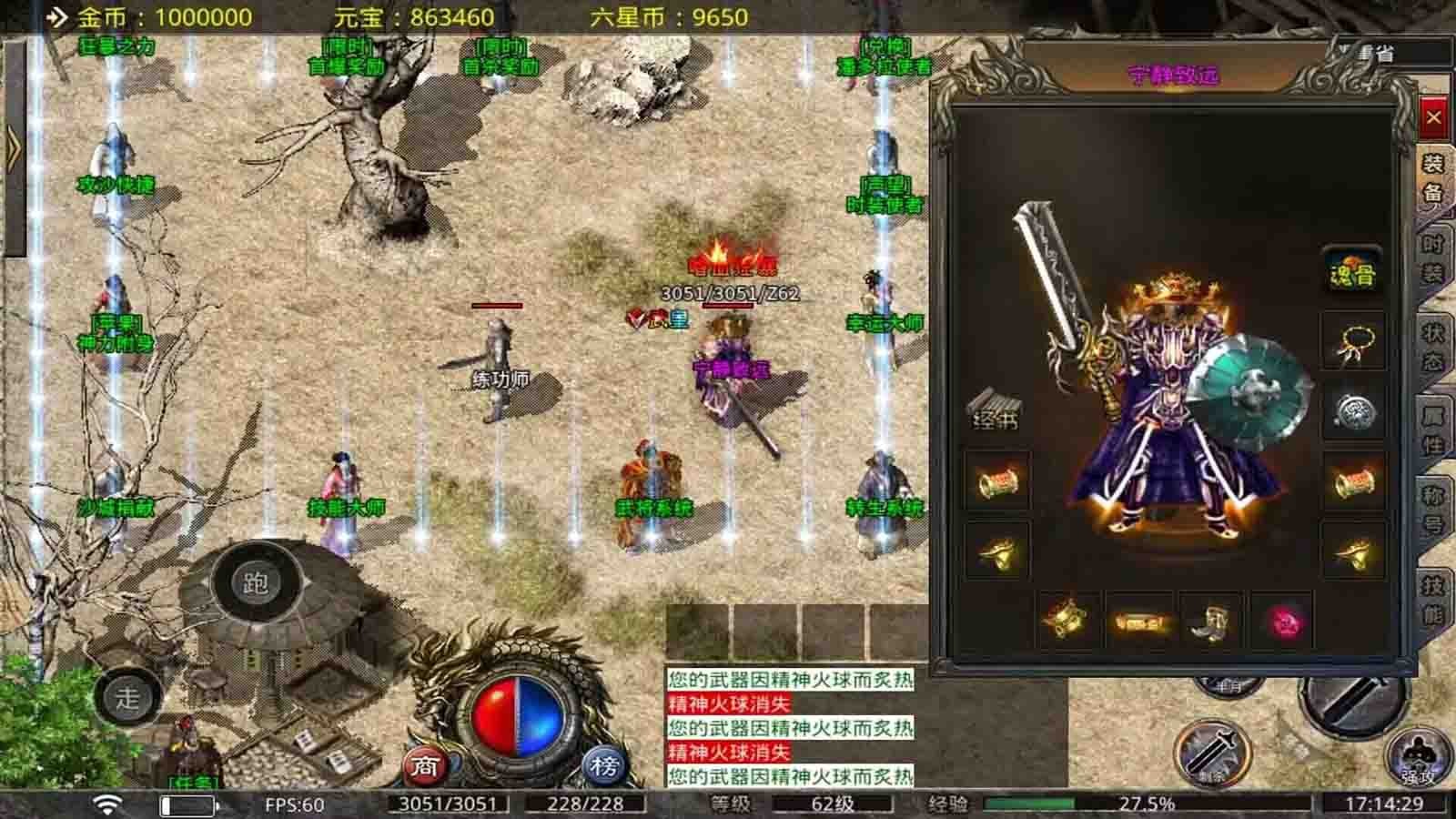Screen dimensions: 1456x819
Task: Switch to the 技能 skills tab
Action: [x=1433, y=599]
